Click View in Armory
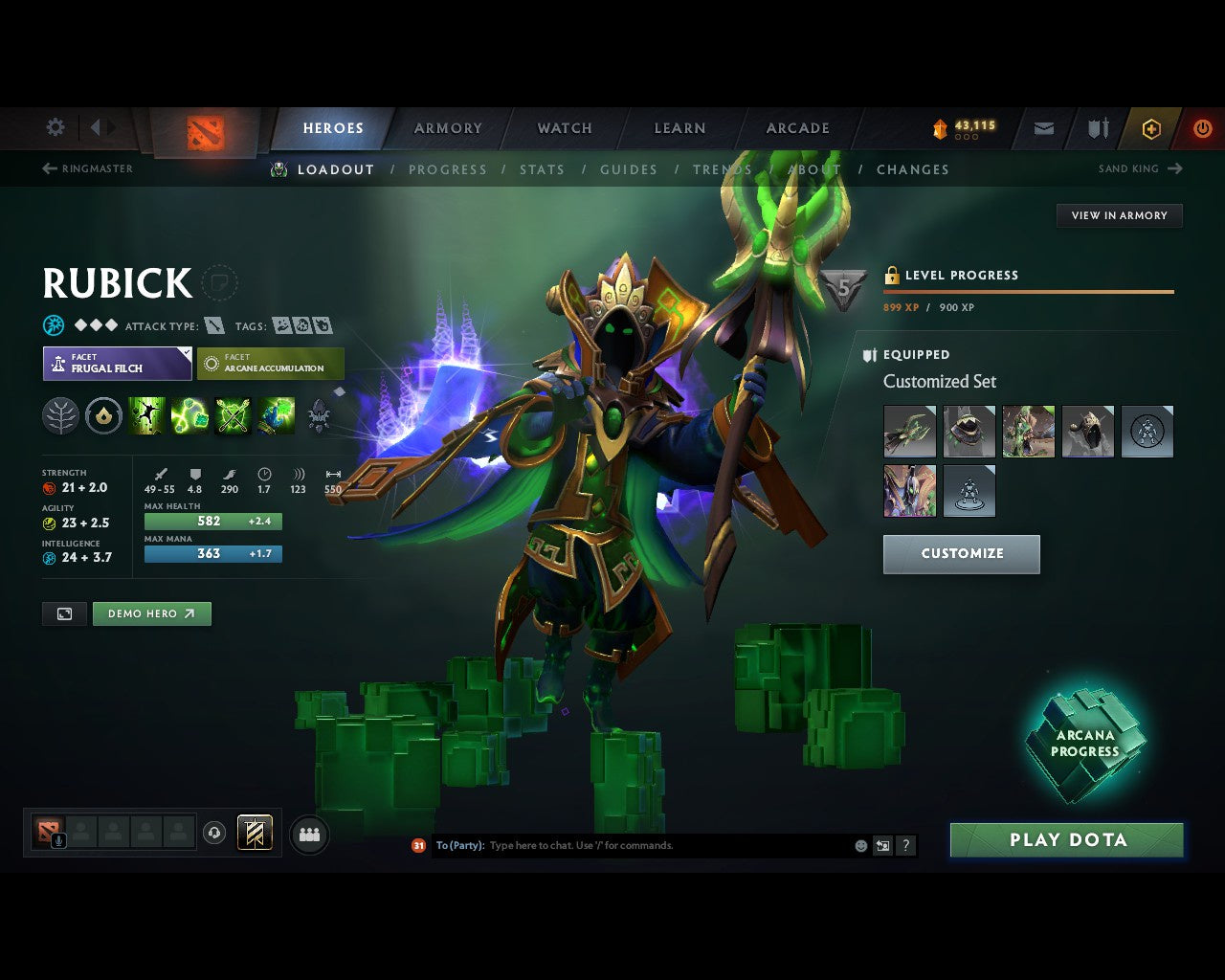Screen dimensions: 1225x980 tap(1119, 215)
